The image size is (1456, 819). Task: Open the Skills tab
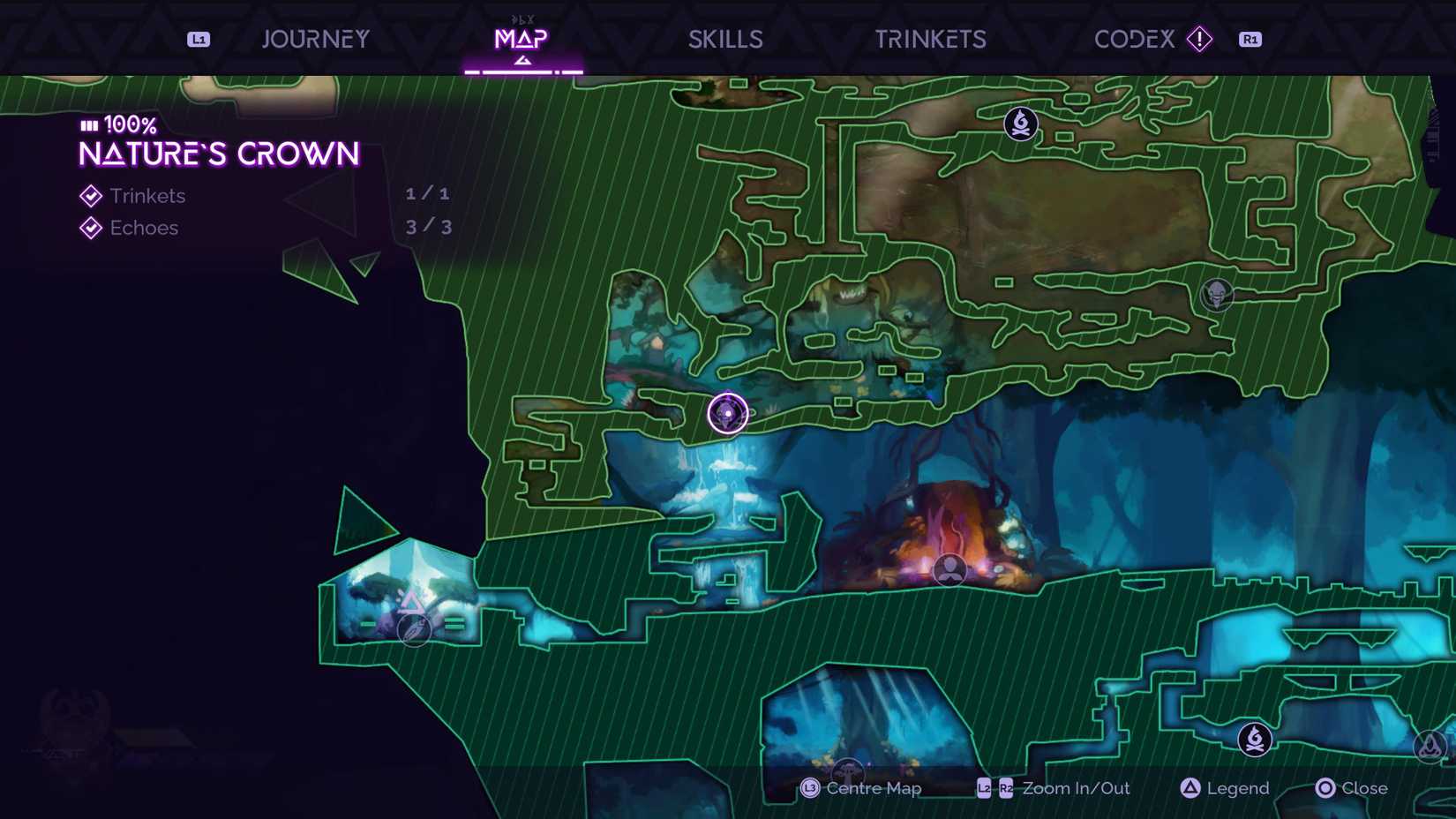pos(725,39)
